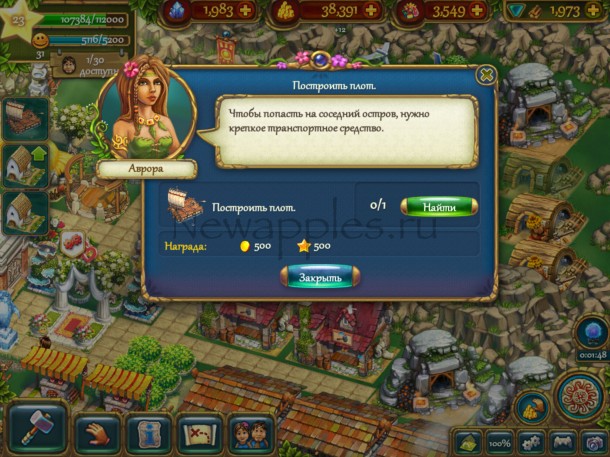The height and width of the screenshot is (457, 610).
Task: Tap the workers portrait counter
Action: point(69,64)
